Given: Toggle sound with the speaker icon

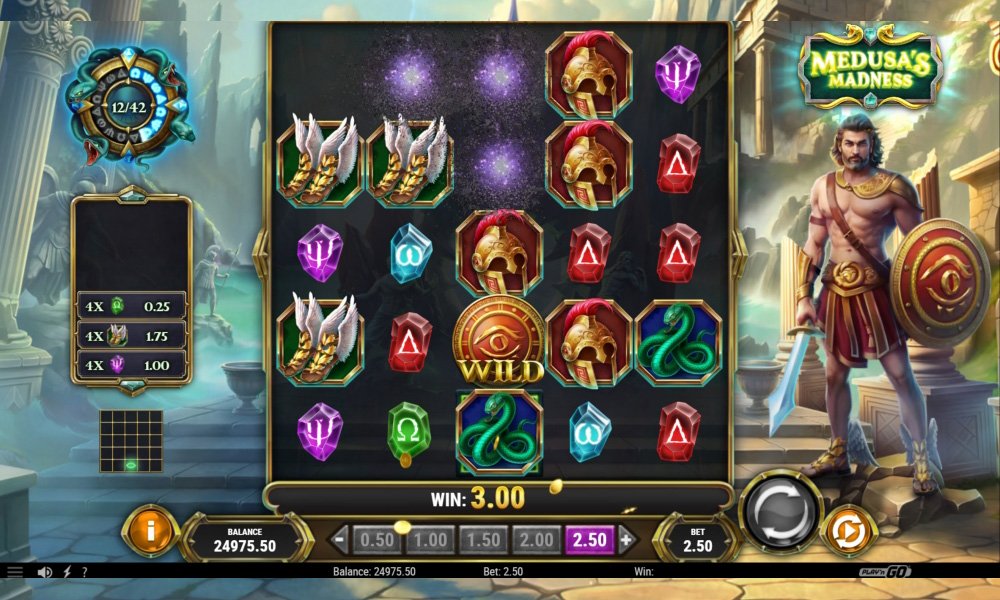Looking at the screenshot, I should (x=44, y=572).
